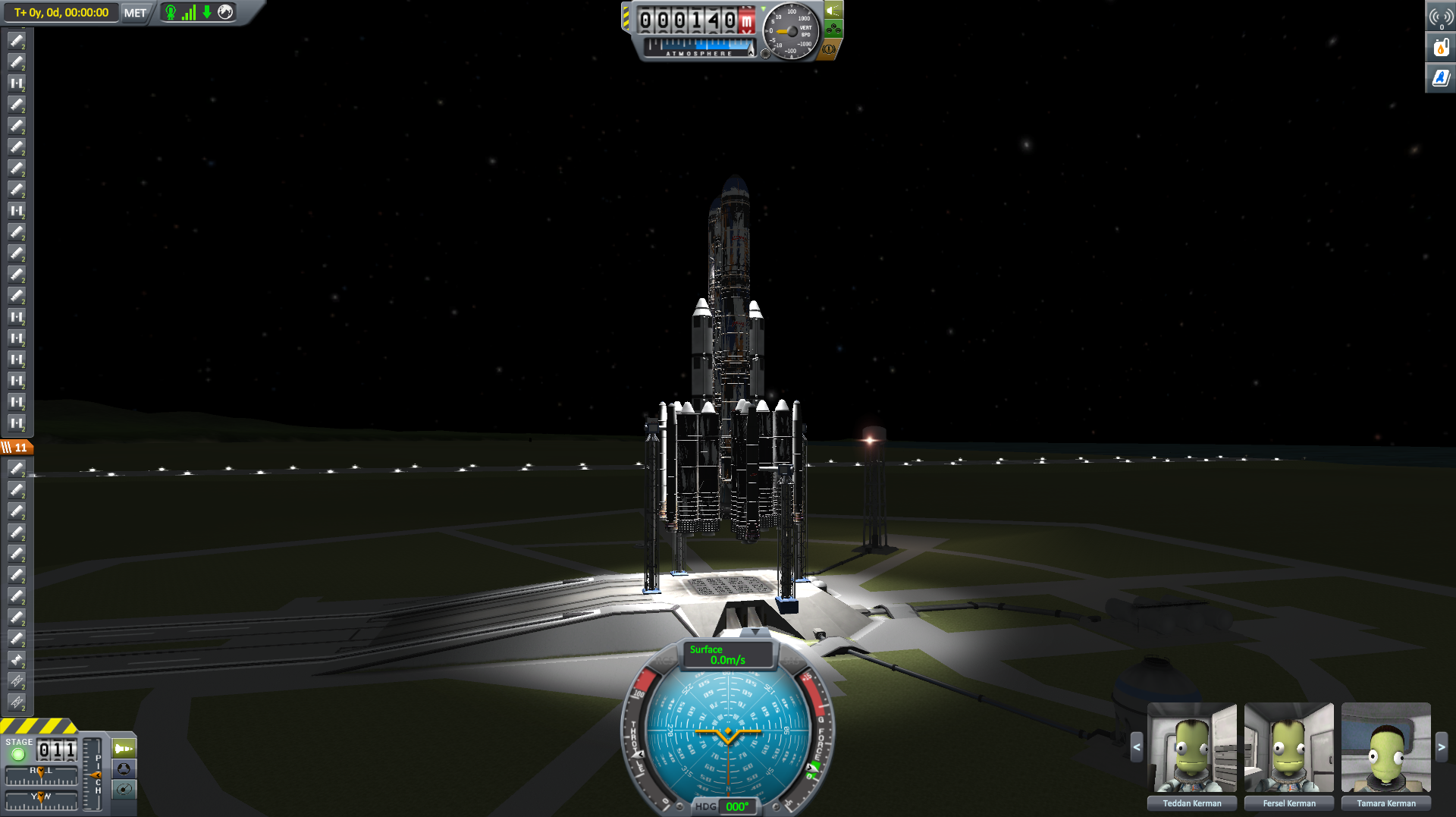
Task: Click the Surface speed mode readout
Action: click(727, 655)
